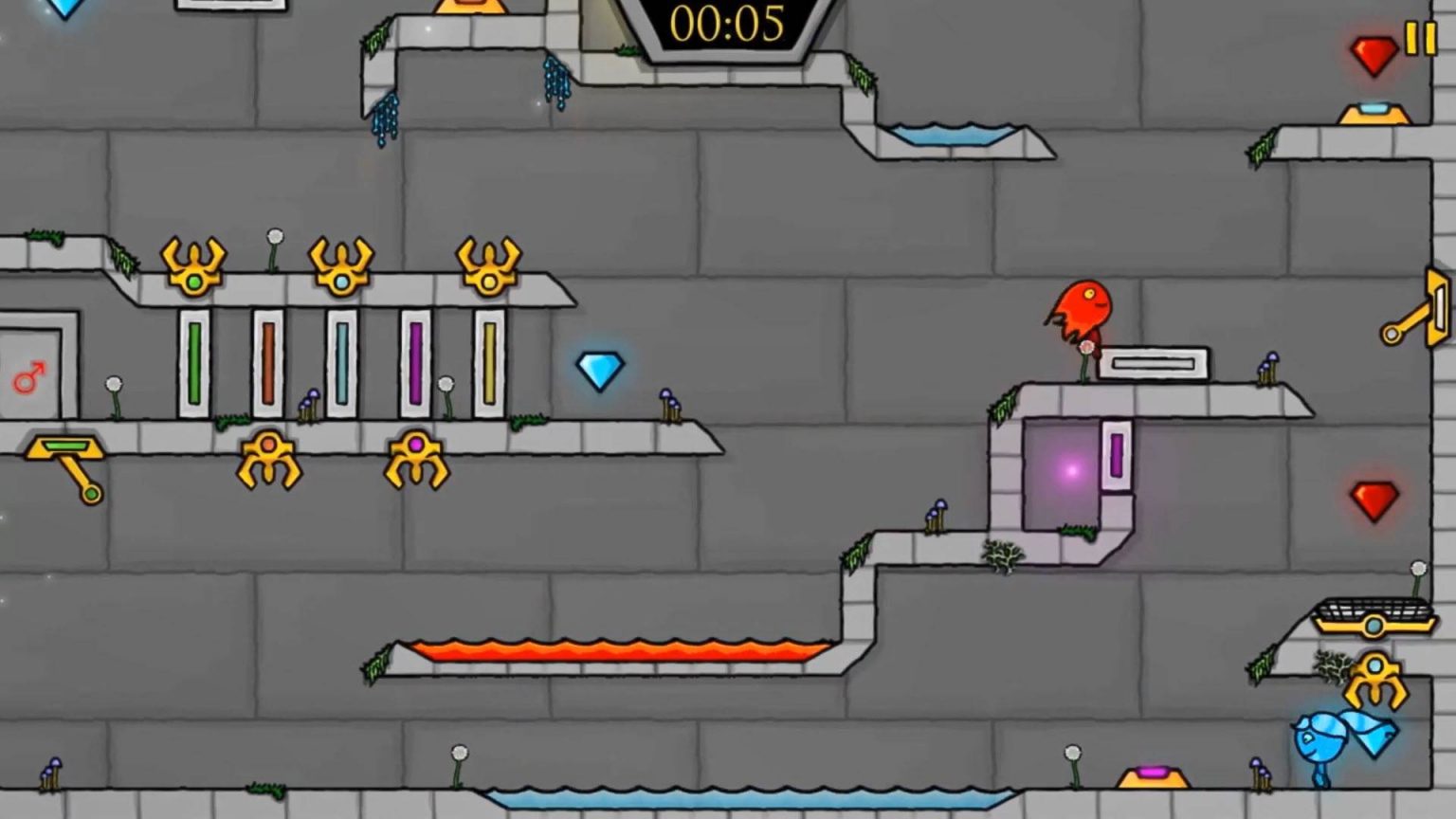This screenshot has width=1456, height=819.
Task: Click the white platform beside Fireboy
Action: [1152, 361]
